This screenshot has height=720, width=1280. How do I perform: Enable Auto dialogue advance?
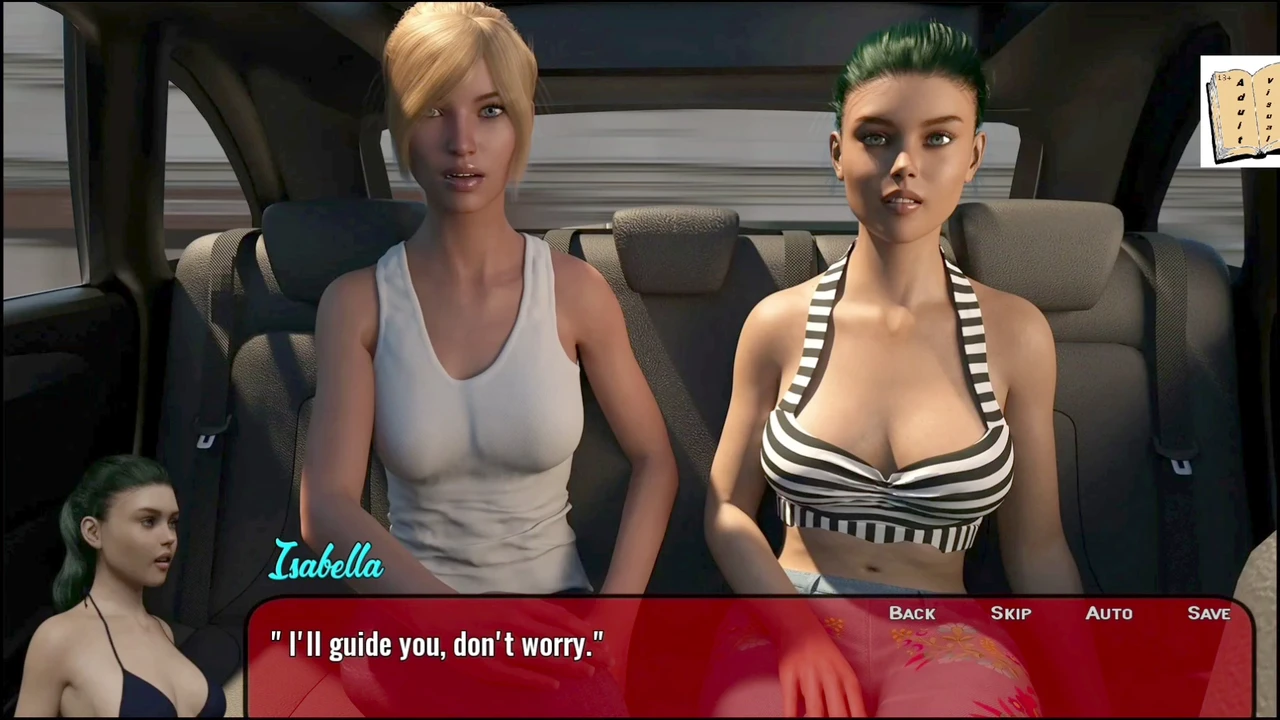1109,613
